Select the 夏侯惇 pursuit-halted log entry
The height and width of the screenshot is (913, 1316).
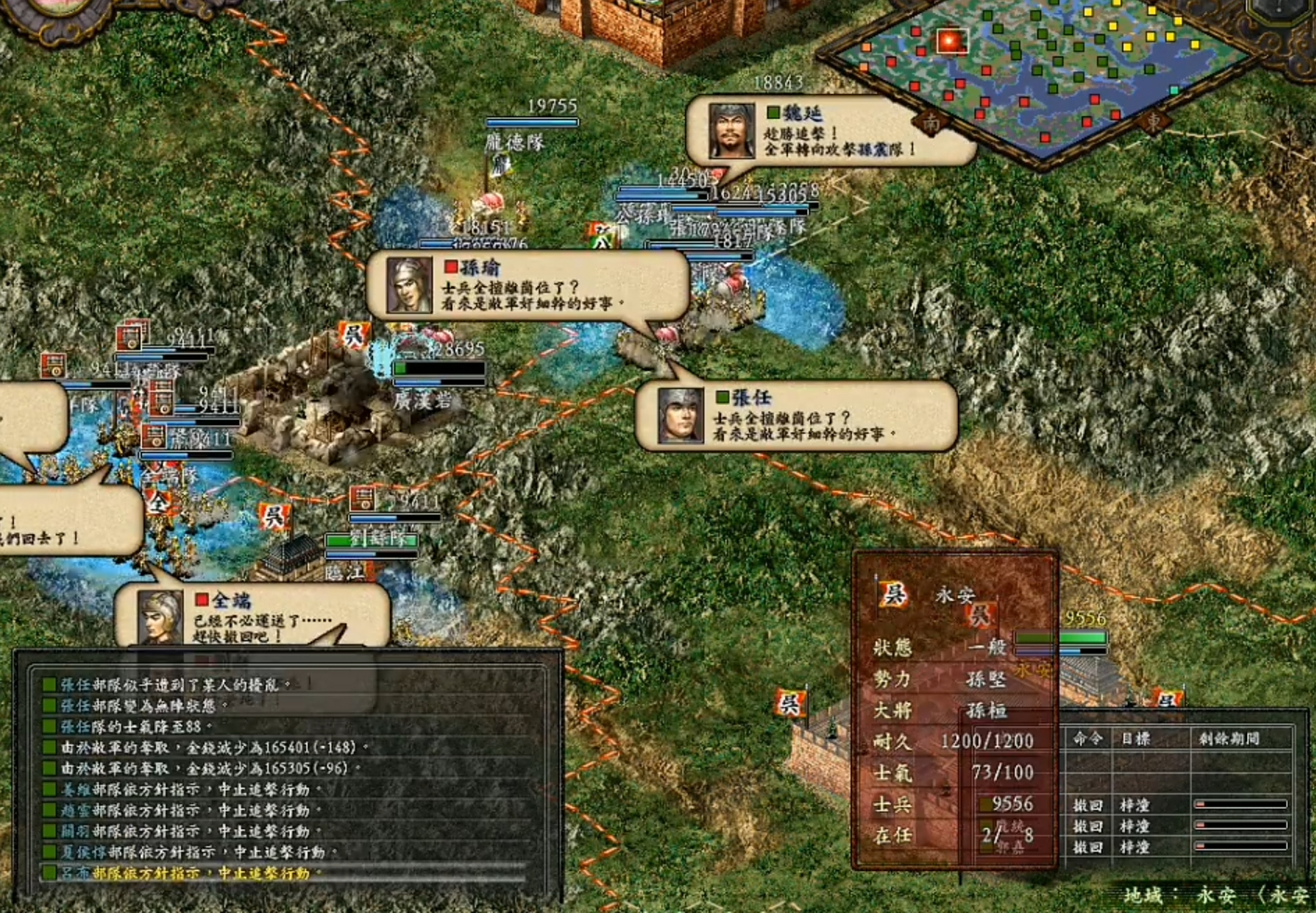coord(192,852)
